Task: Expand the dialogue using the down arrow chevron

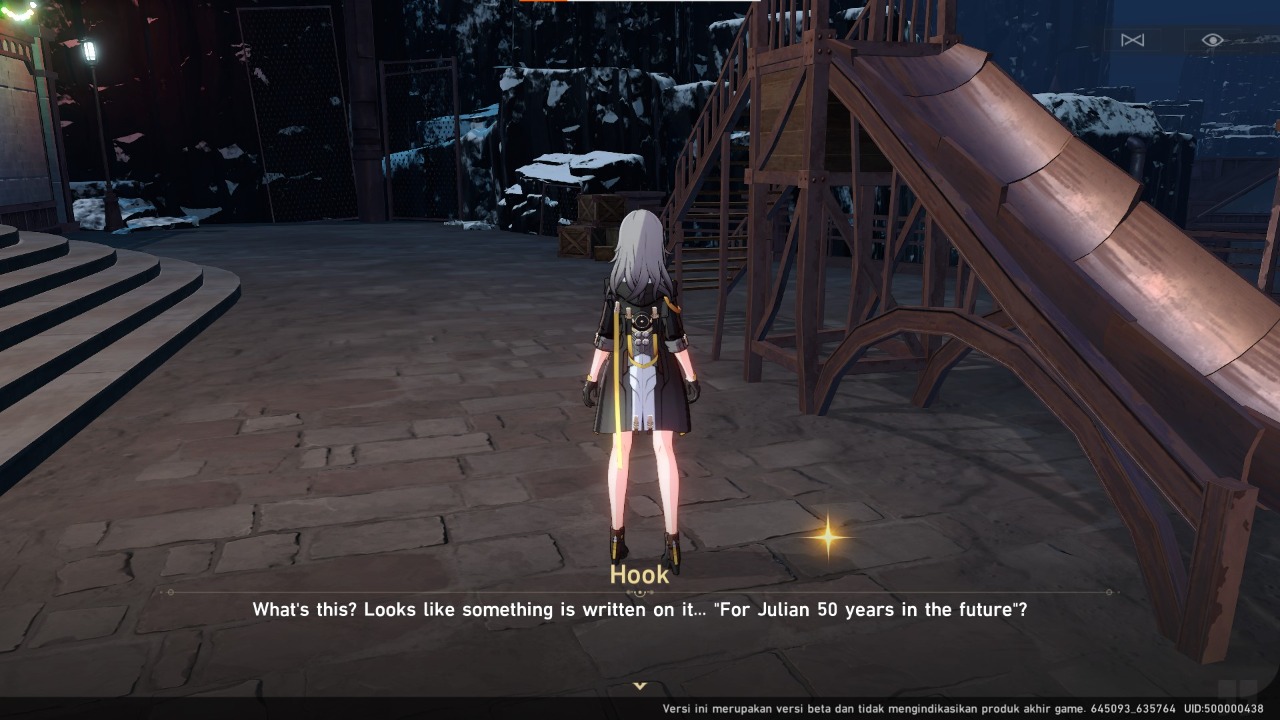Action: tap(640, 687)
